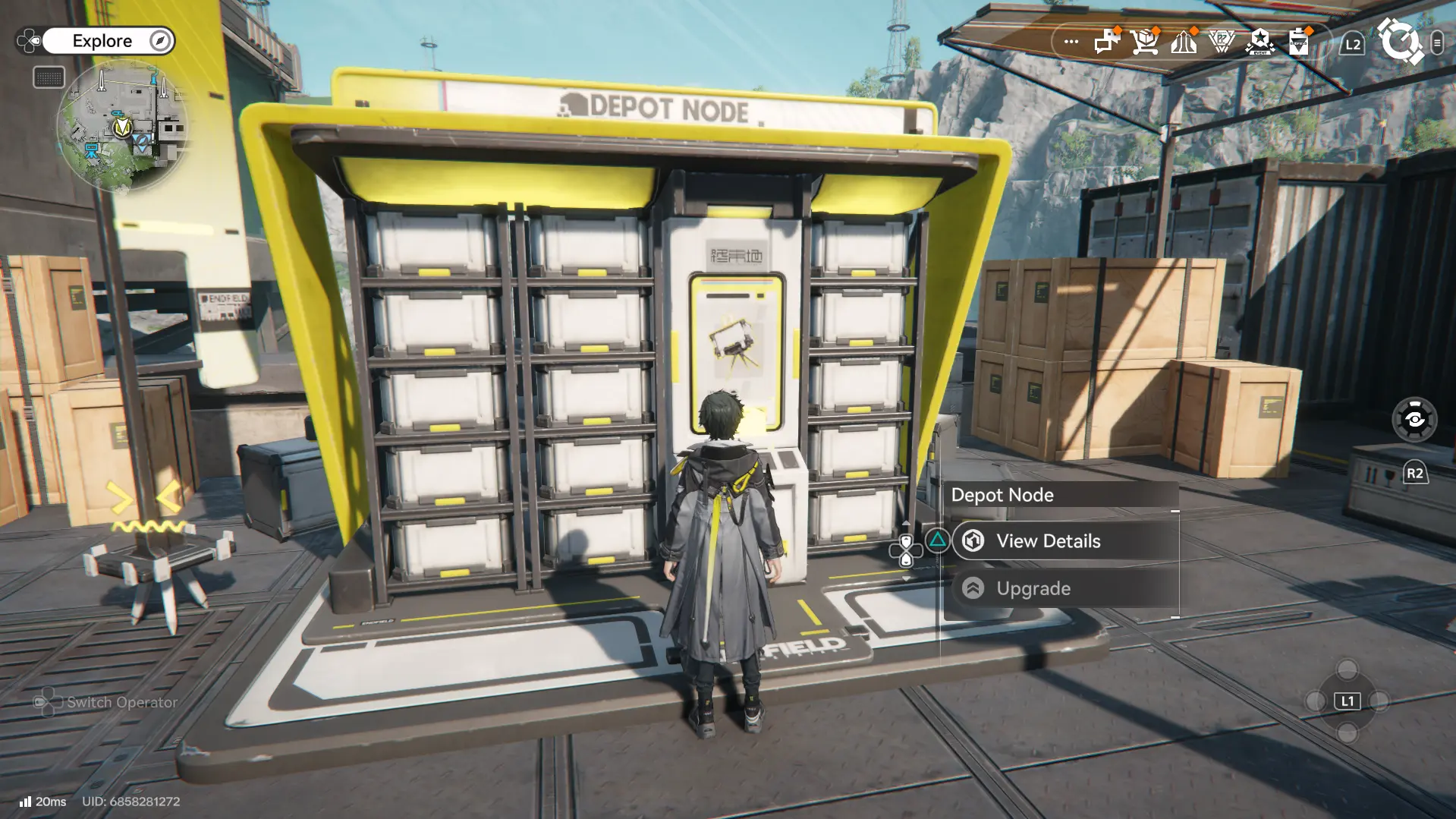
Task: Open the pill-shaped list menu icon
Action: [1437, 43]
